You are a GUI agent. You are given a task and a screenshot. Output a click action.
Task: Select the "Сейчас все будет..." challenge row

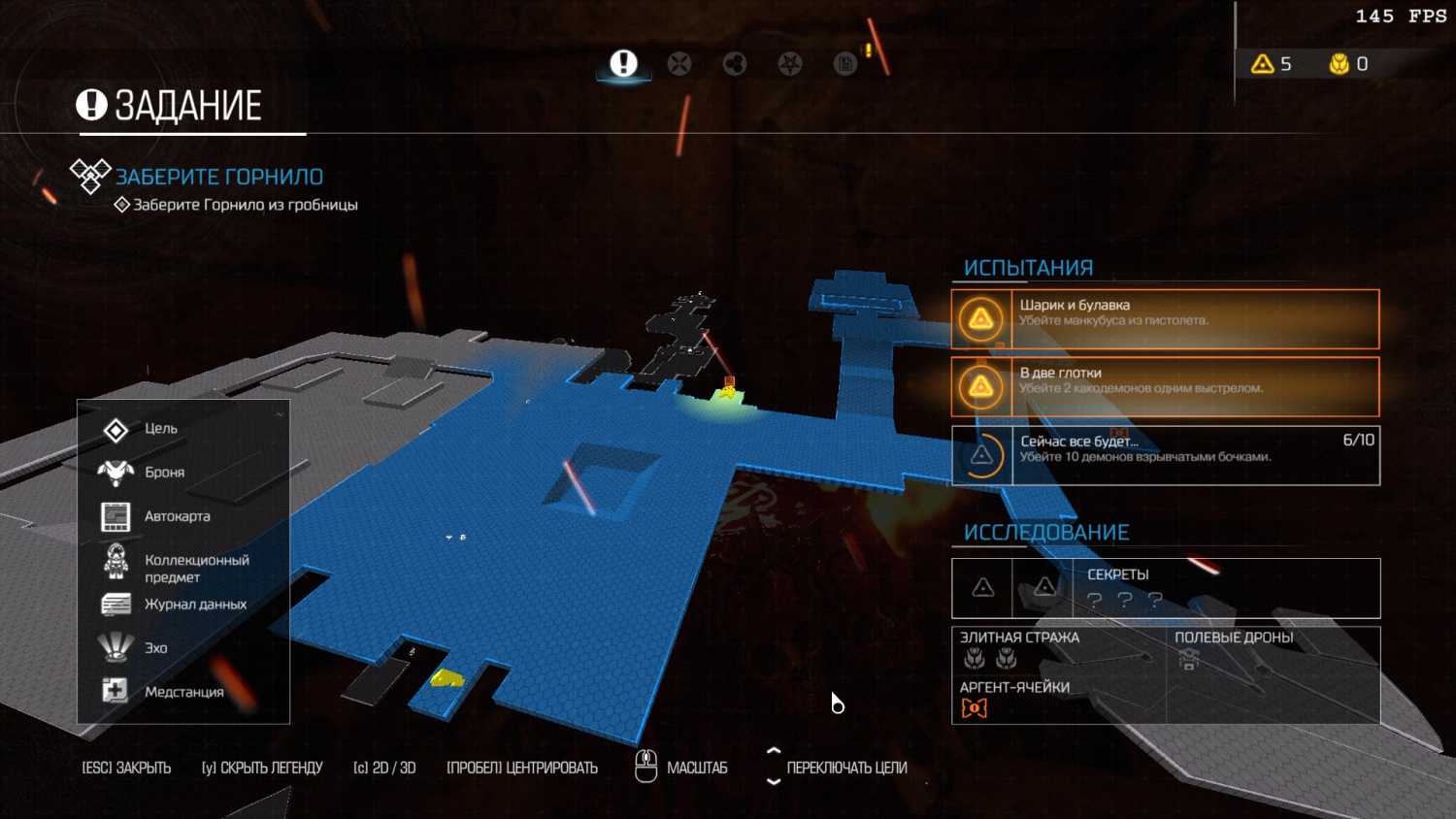[x=1165, y=455]
